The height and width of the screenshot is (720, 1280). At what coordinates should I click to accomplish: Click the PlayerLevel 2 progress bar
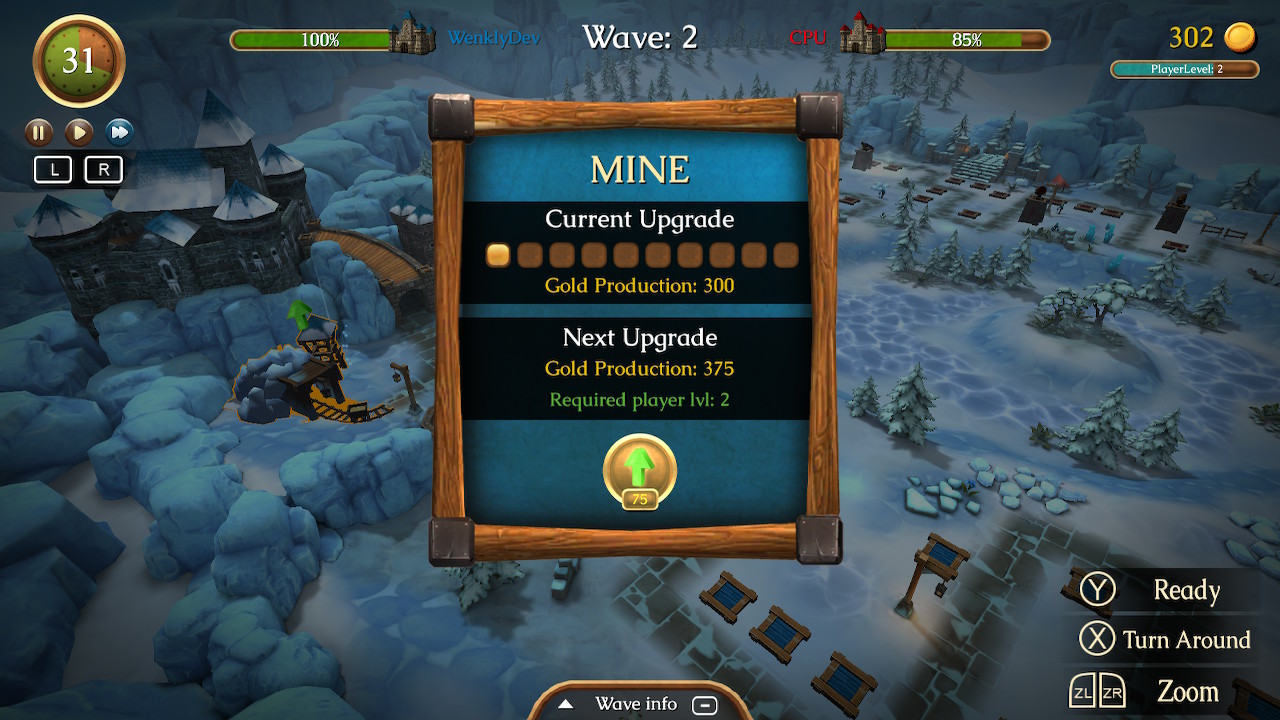(x=1184, y=69)
